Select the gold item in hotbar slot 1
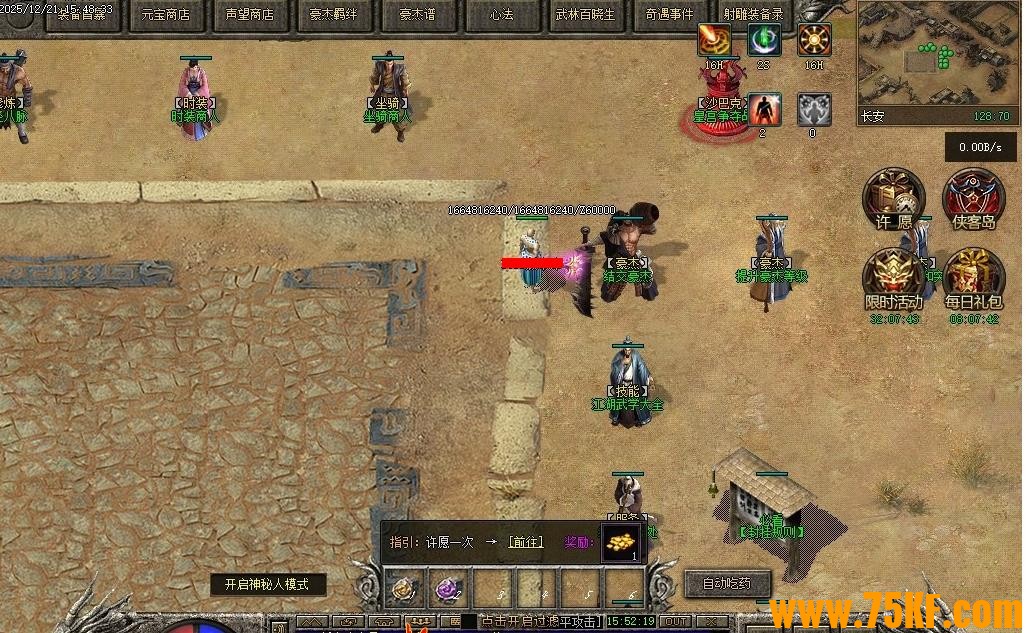The image size is (1027, 633). [x=405, y=590]
